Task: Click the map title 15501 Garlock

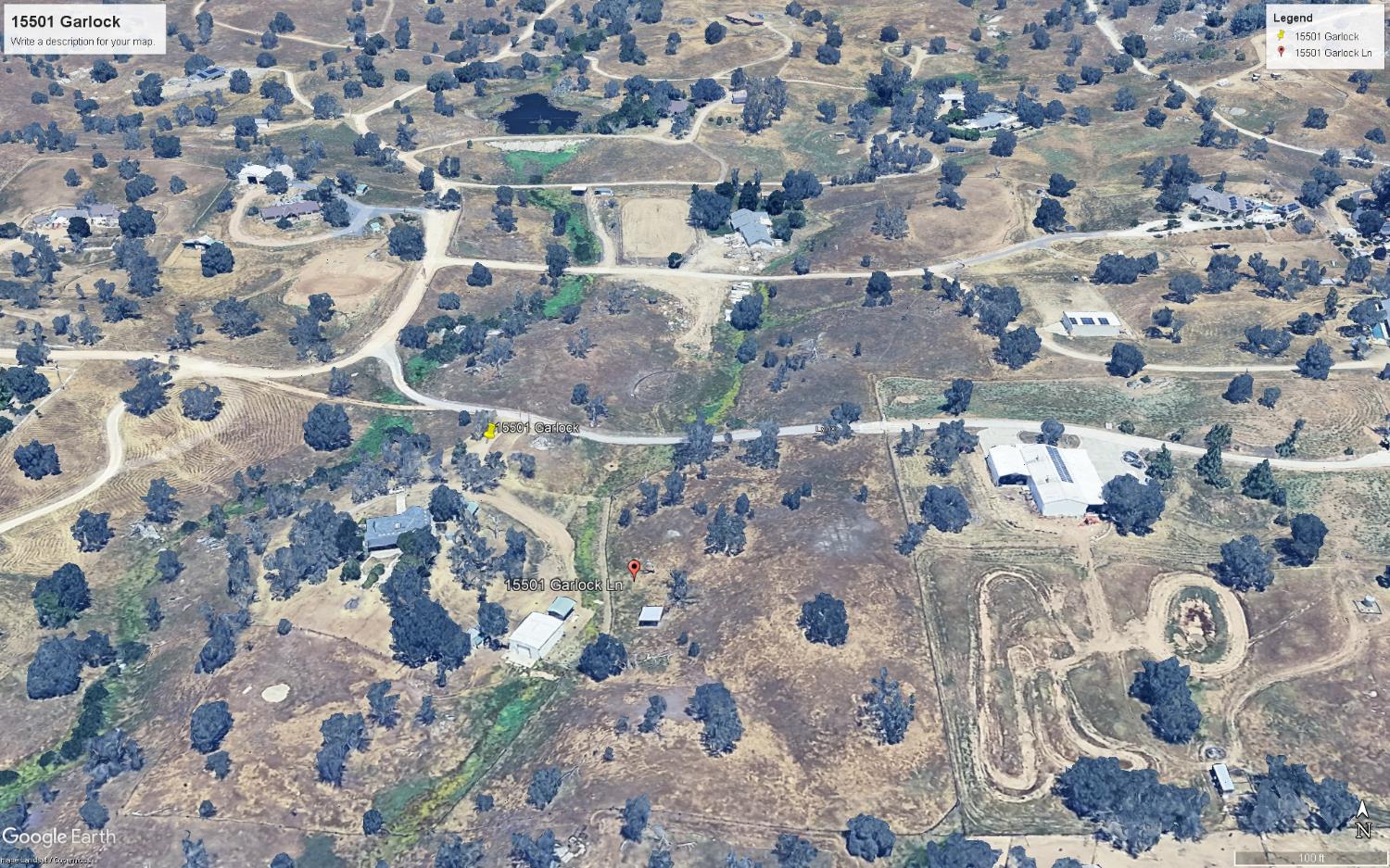Action: click(65, 20)
